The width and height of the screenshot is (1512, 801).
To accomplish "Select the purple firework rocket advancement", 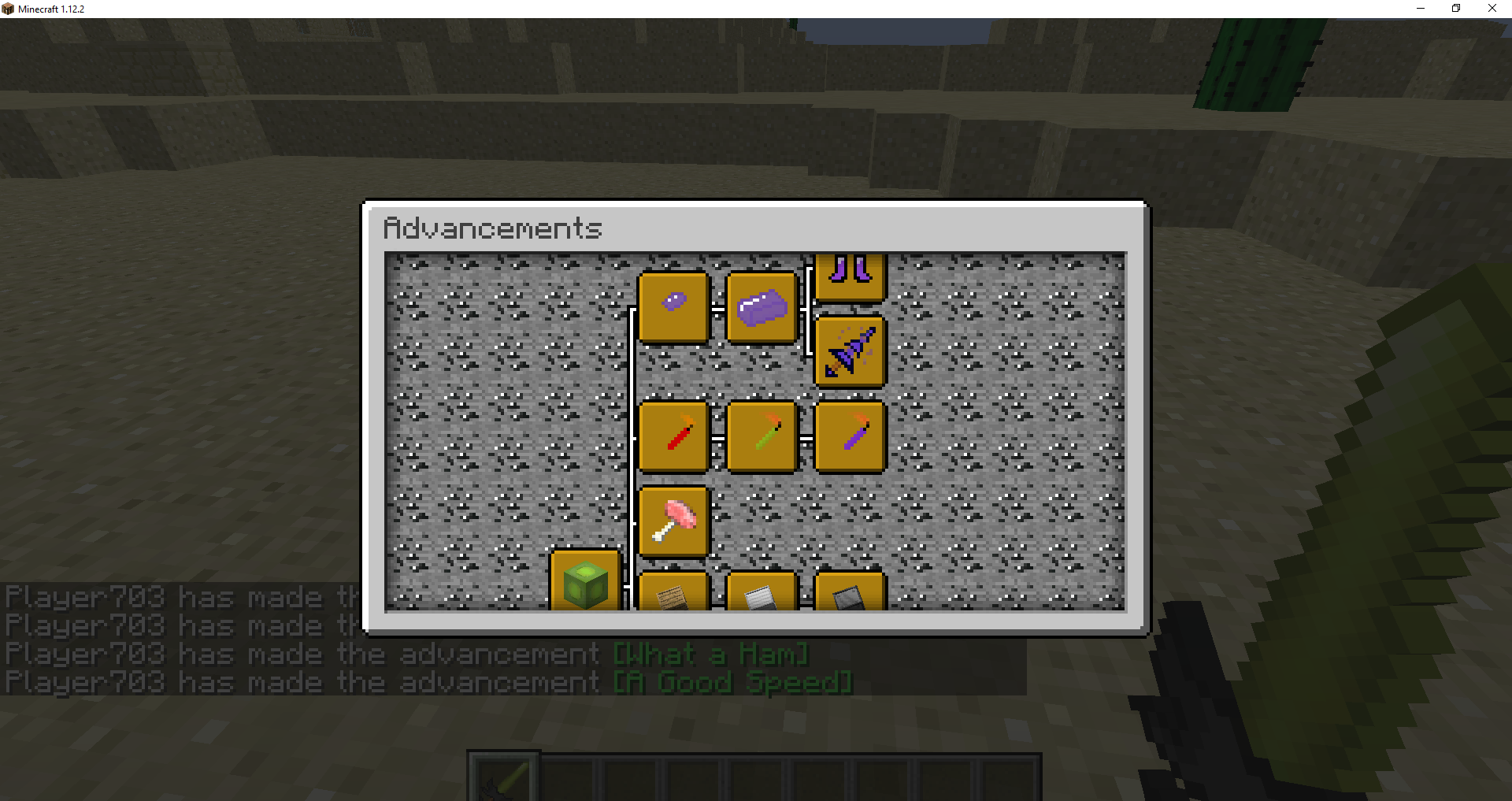I will tap(850, 437).
